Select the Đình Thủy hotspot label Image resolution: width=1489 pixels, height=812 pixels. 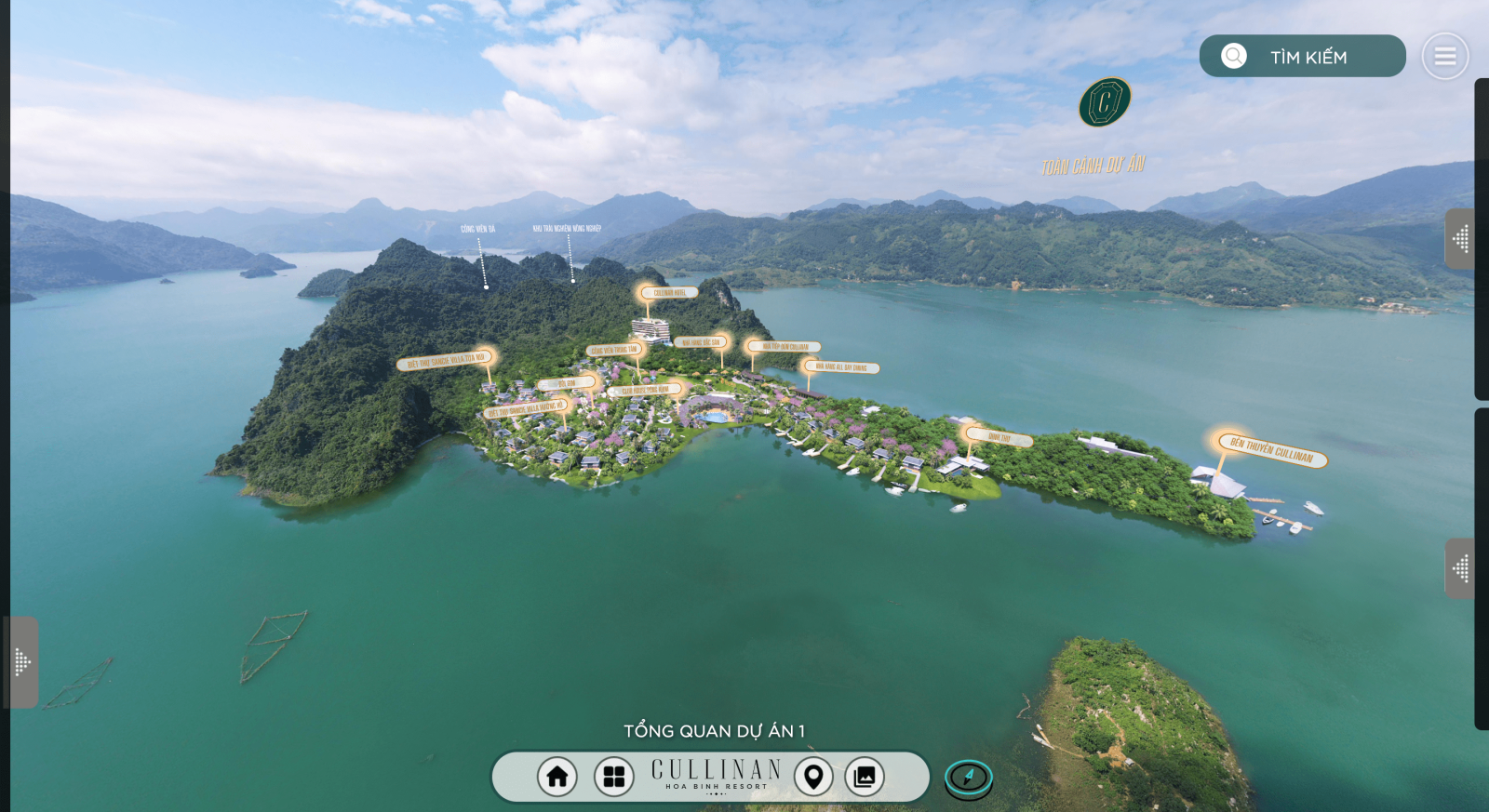999,437
